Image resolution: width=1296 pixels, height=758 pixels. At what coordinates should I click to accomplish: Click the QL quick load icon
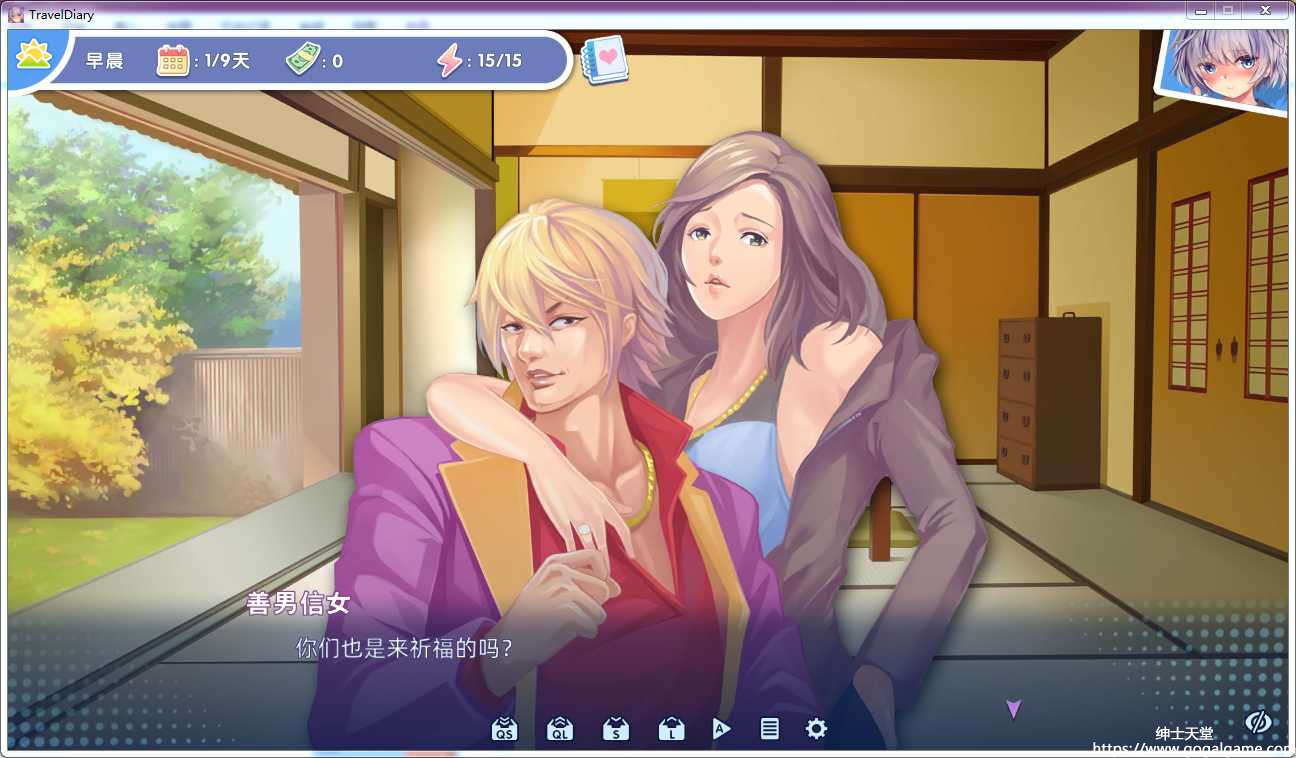coord(560,729)
